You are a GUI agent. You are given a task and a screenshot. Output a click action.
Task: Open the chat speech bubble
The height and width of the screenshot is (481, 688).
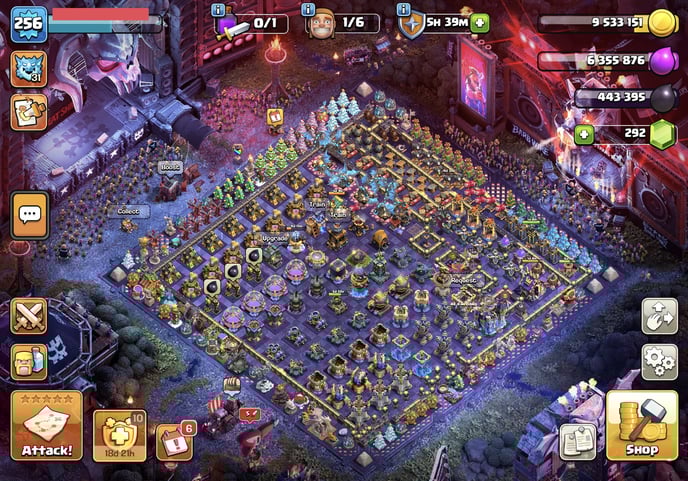29,215
